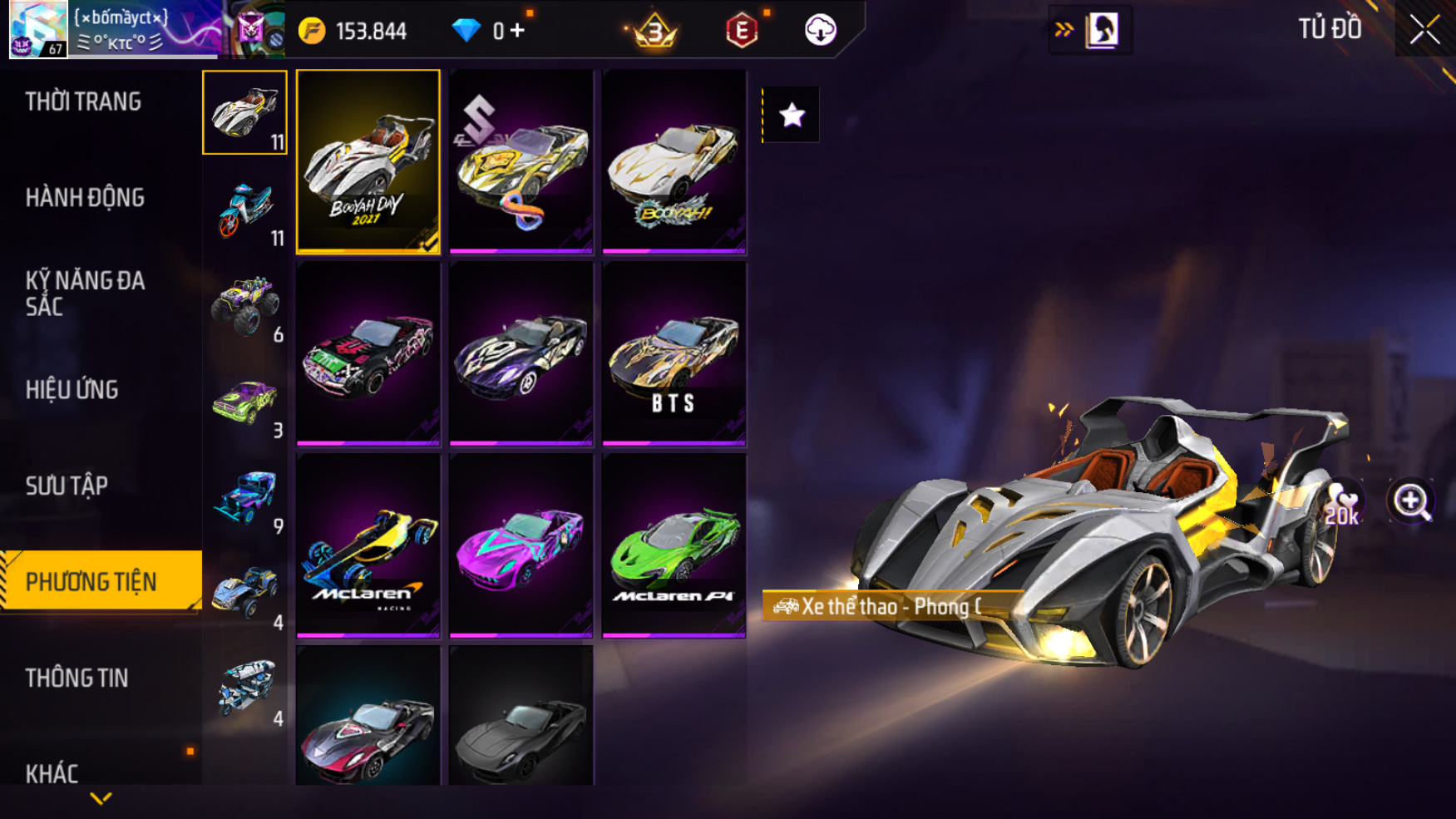Select the tuk-tuk vehicle type
This screenshot has height=819, width=1456.
245,690
